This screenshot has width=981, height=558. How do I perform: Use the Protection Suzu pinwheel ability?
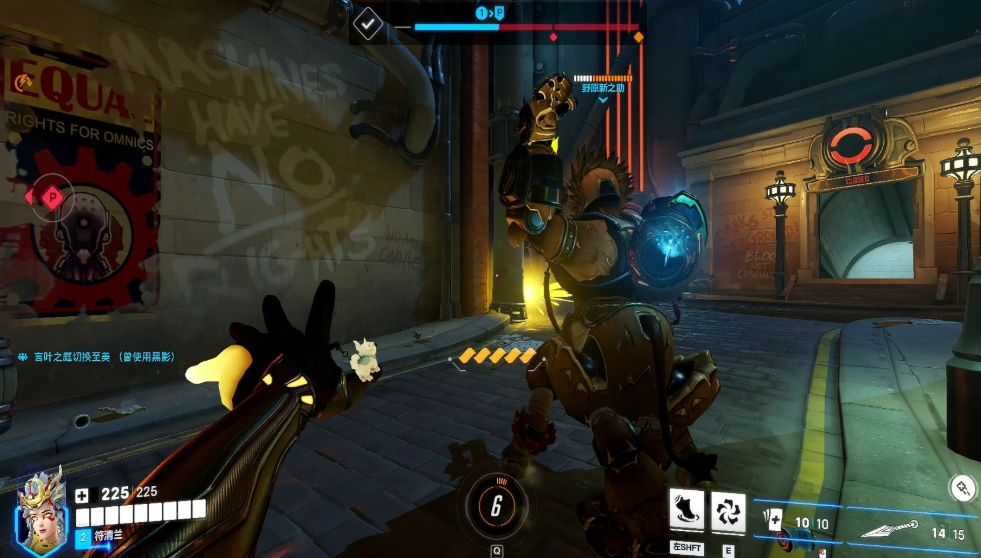(x=728, y=511)
